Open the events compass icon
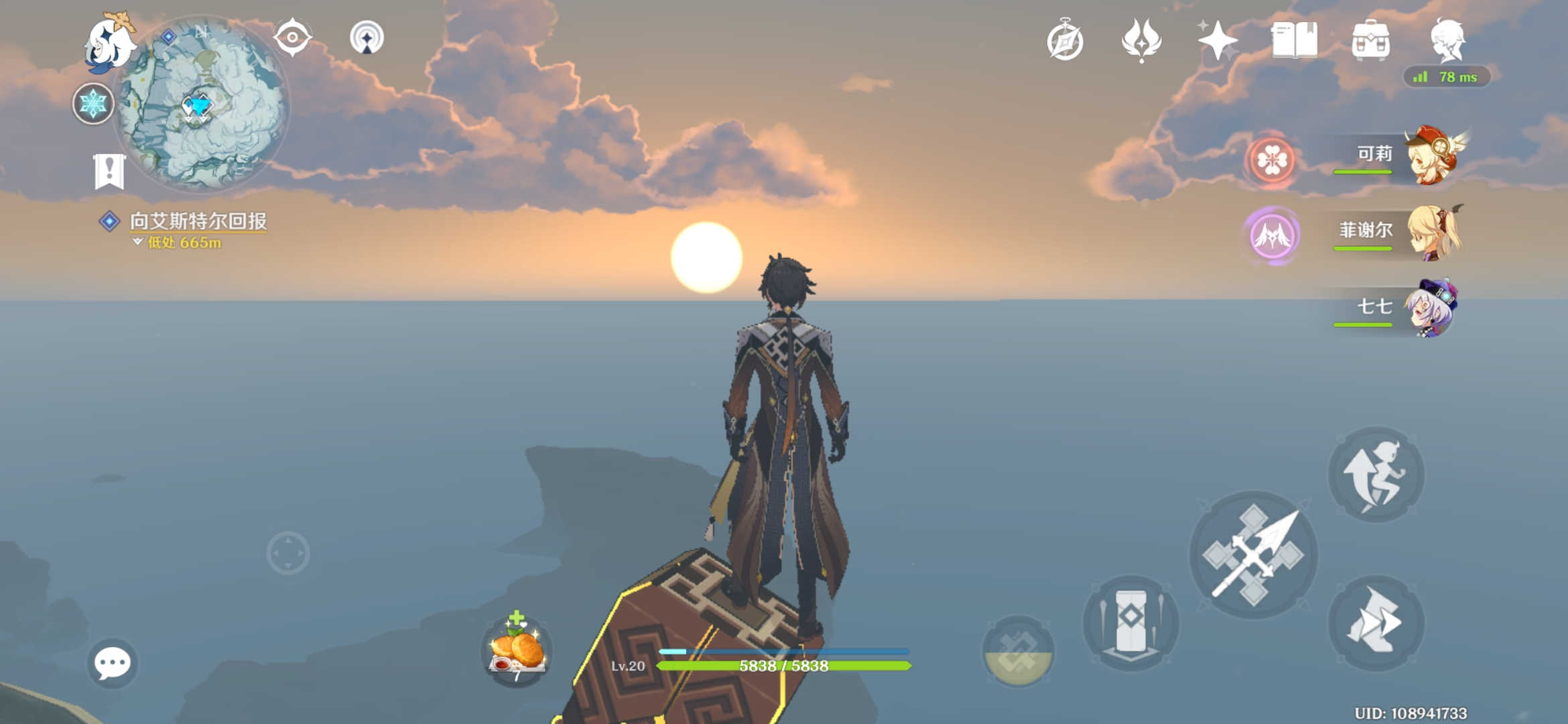Viewport: 1568px width, 724px height. 1065,40
